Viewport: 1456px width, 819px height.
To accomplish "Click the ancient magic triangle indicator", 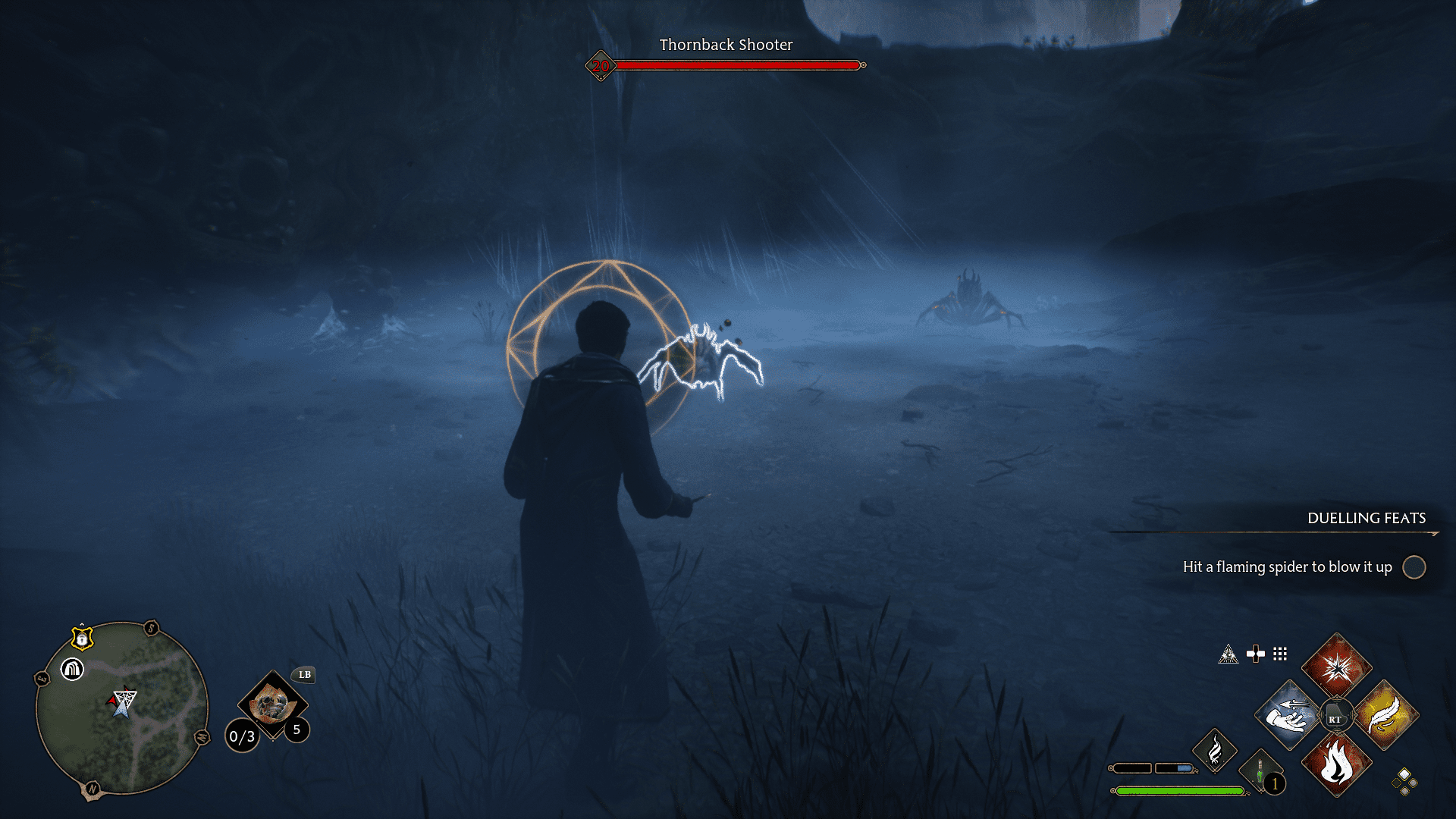I will [1229, 654].
